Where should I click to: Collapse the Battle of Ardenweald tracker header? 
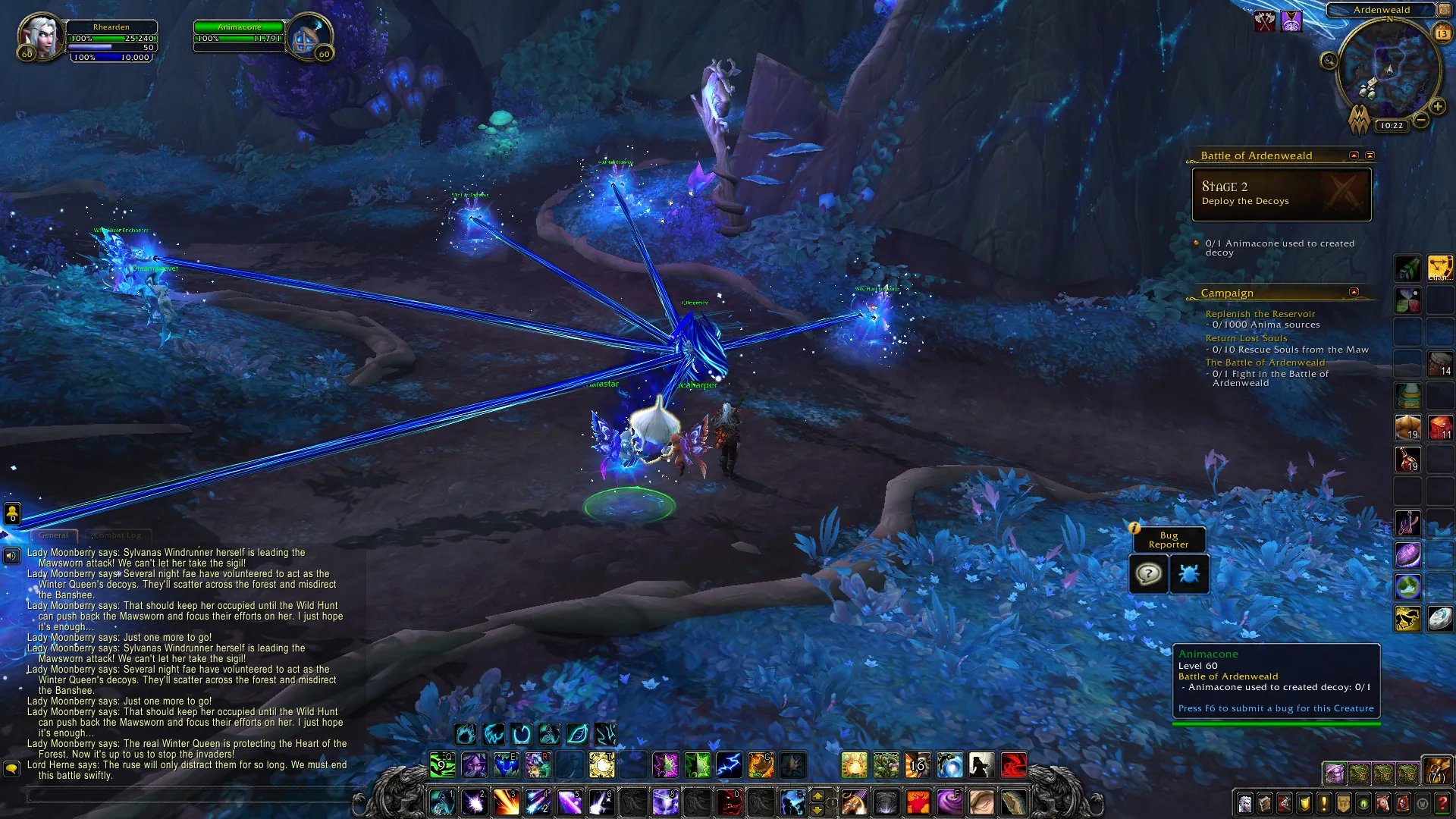[1354, 155]
